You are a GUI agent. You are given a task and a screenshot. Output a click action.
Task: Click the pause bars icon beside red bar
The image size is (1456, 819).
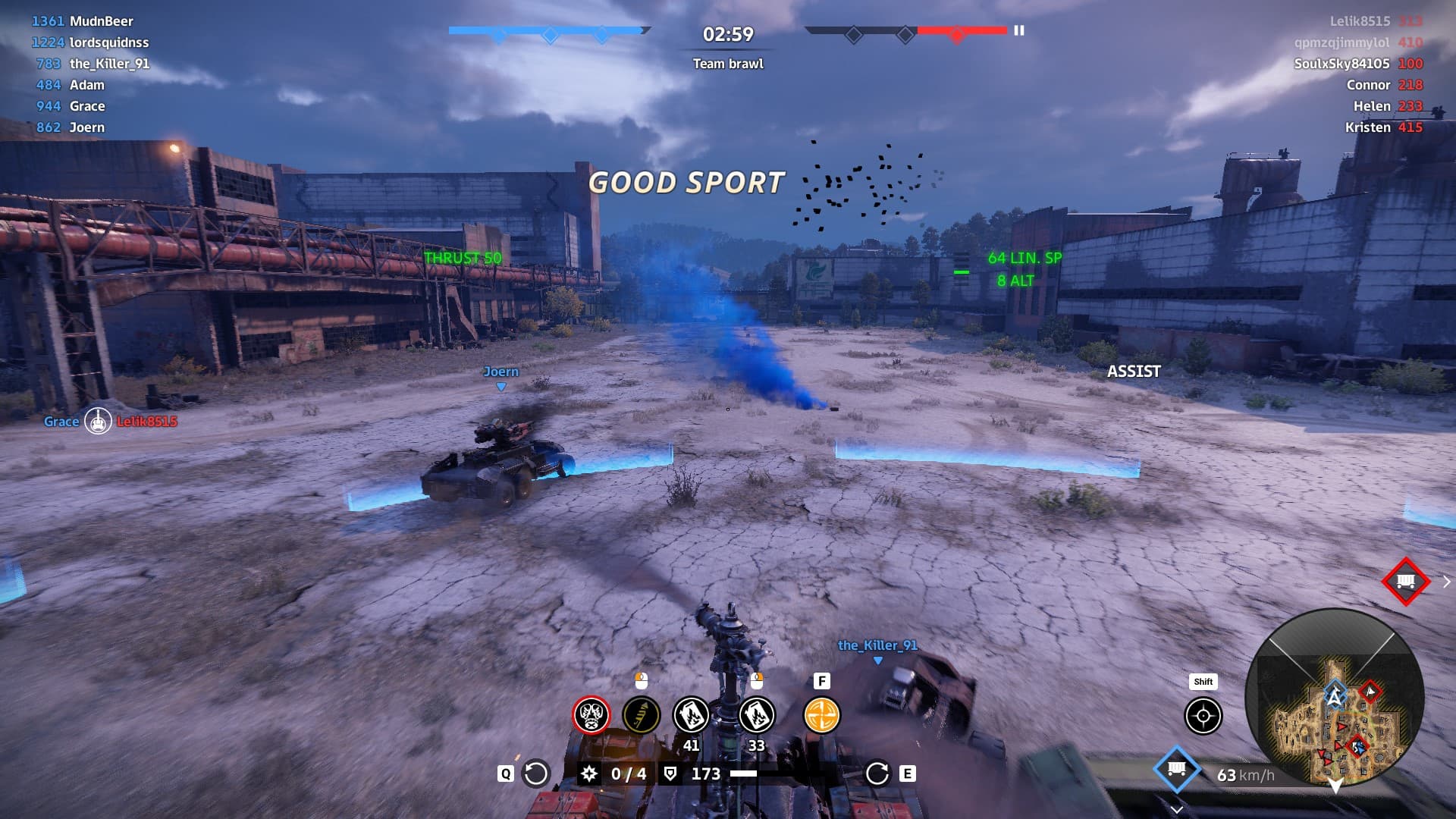point(1019,30)
